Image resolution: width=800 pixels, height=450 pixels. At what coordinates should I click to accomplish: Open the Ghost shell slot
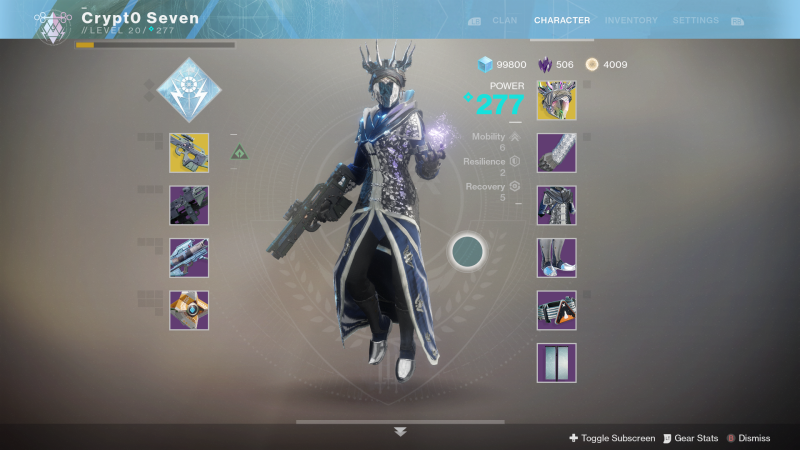point(189,310)
